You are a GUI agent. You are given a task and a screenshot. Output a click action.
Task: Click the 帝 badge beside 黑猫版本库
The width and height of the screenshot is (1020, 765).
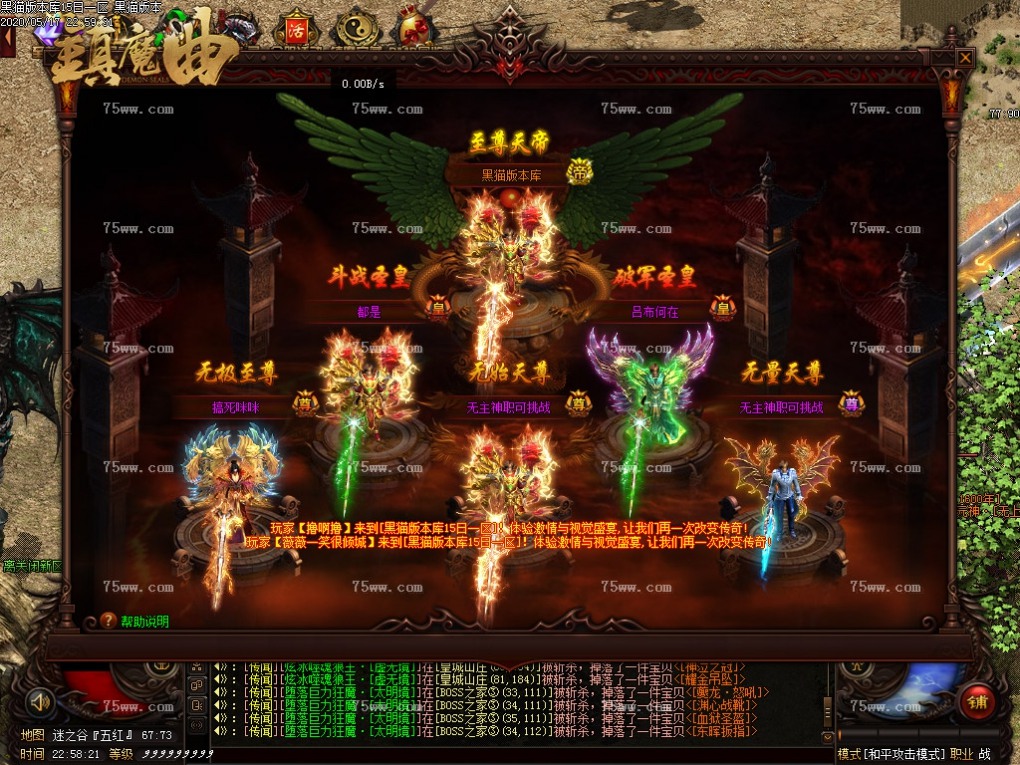point(580,173)
